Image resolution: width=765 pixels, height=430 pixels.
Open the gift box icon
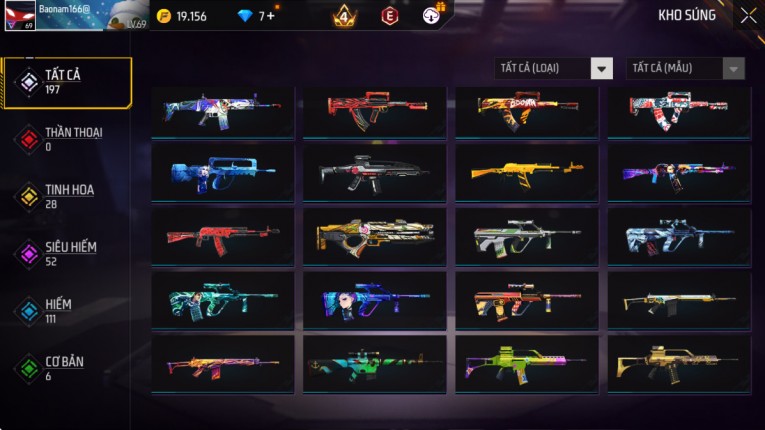[x=431, y=16]
